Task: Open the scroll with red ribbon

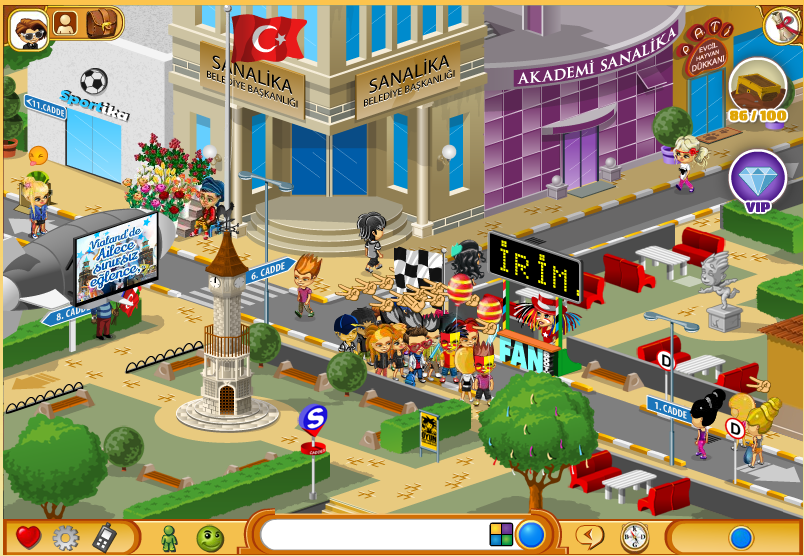Action: click(780, 26)
